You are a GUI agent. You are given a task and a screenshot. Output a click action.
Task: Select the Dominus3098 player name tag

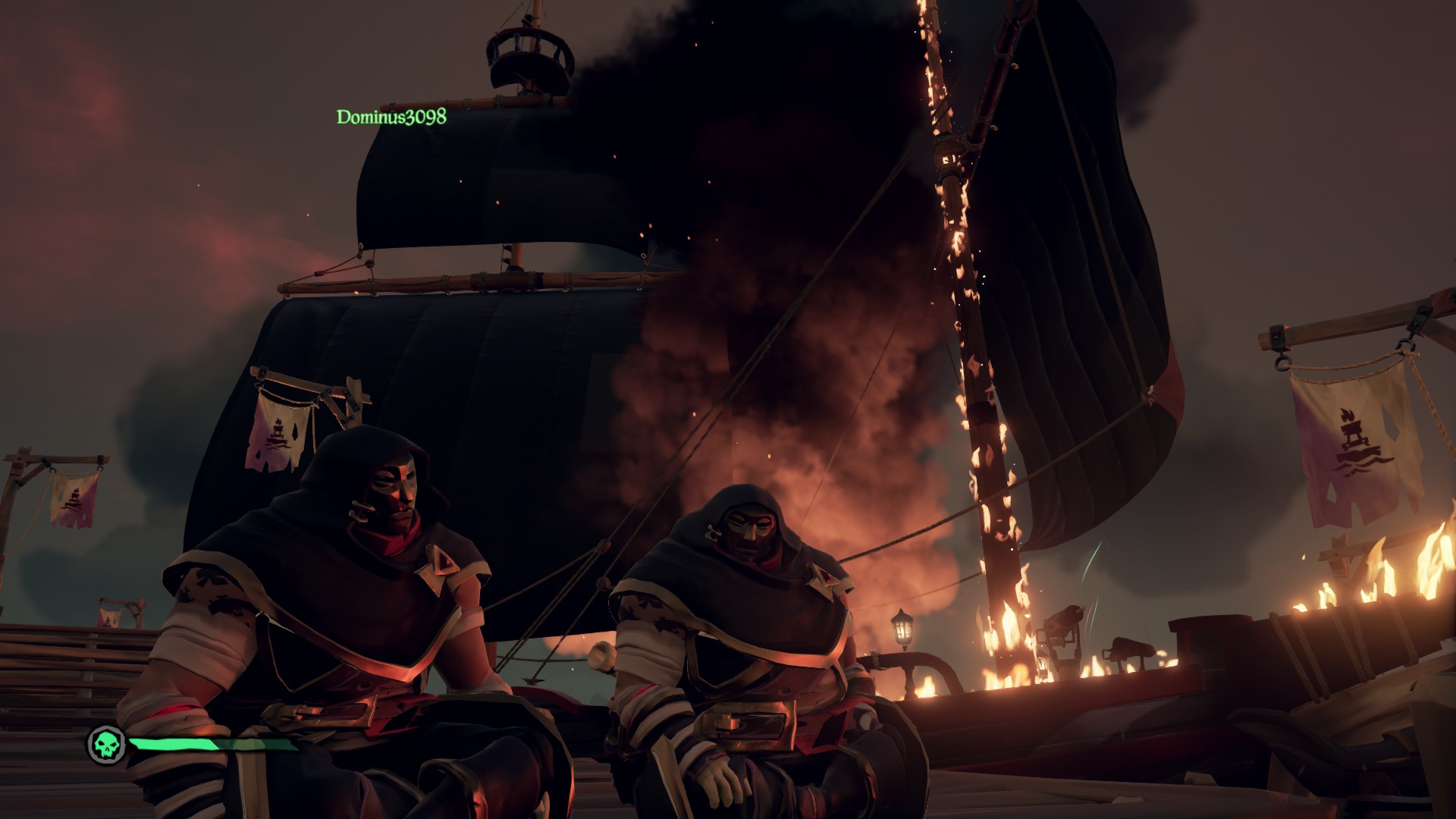pos(391,117)
